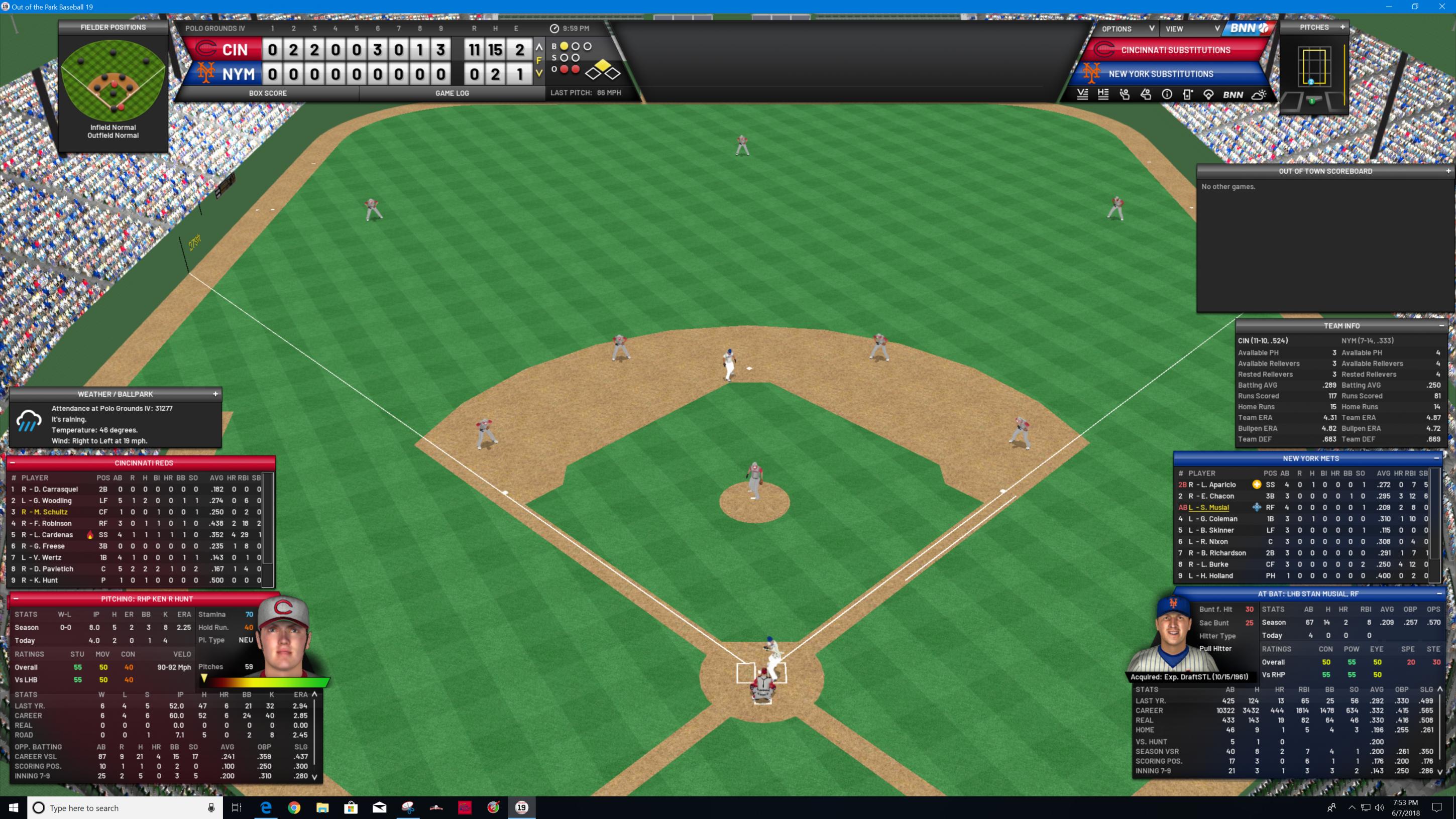
Task: Collapse the Cincinnati Reds lineup panel
Action: [x=13, y=463]
